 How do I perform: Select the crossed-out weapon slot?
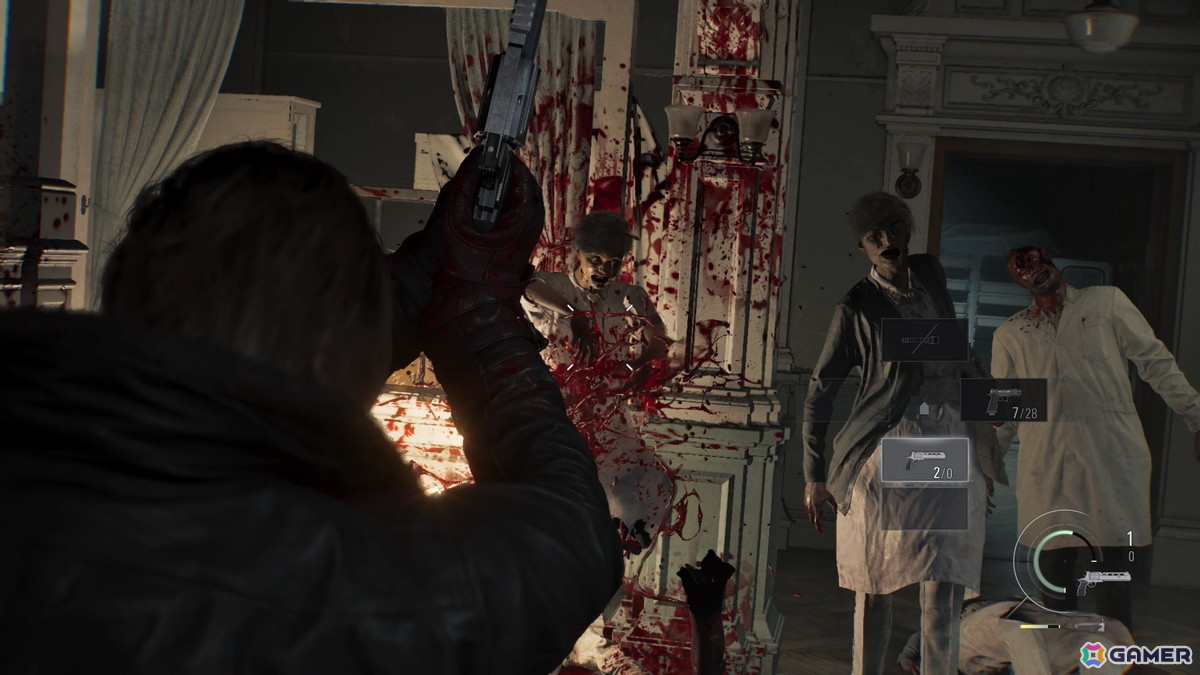tap(924, 340)
